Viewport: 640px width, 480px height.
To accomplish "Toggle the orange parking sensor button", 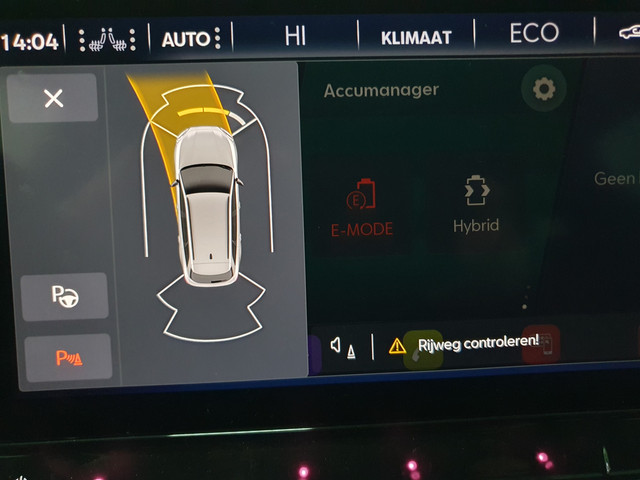I will pos(68,358).
